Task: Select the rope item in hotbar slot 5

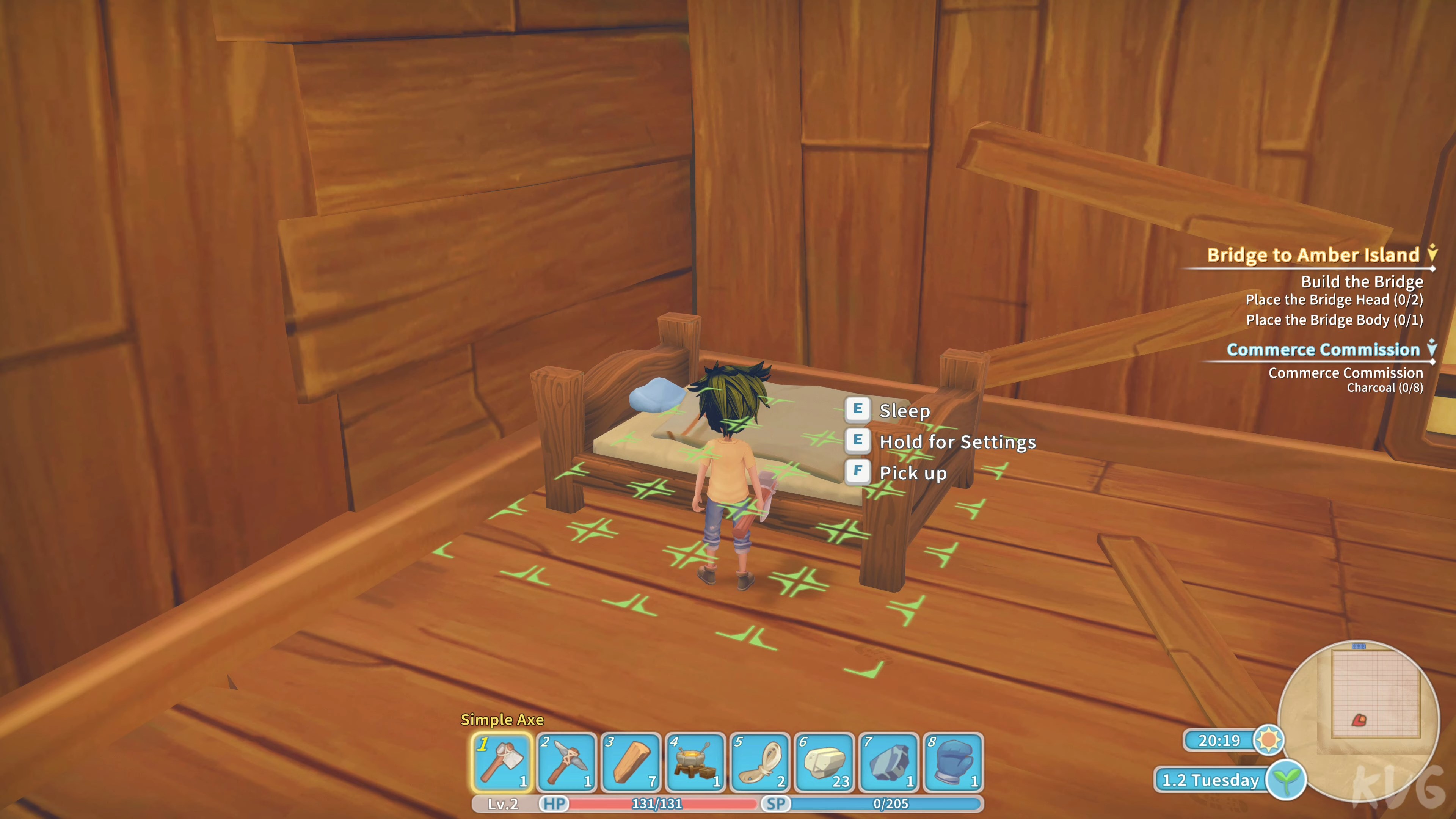Action: (x=758, y=760)
